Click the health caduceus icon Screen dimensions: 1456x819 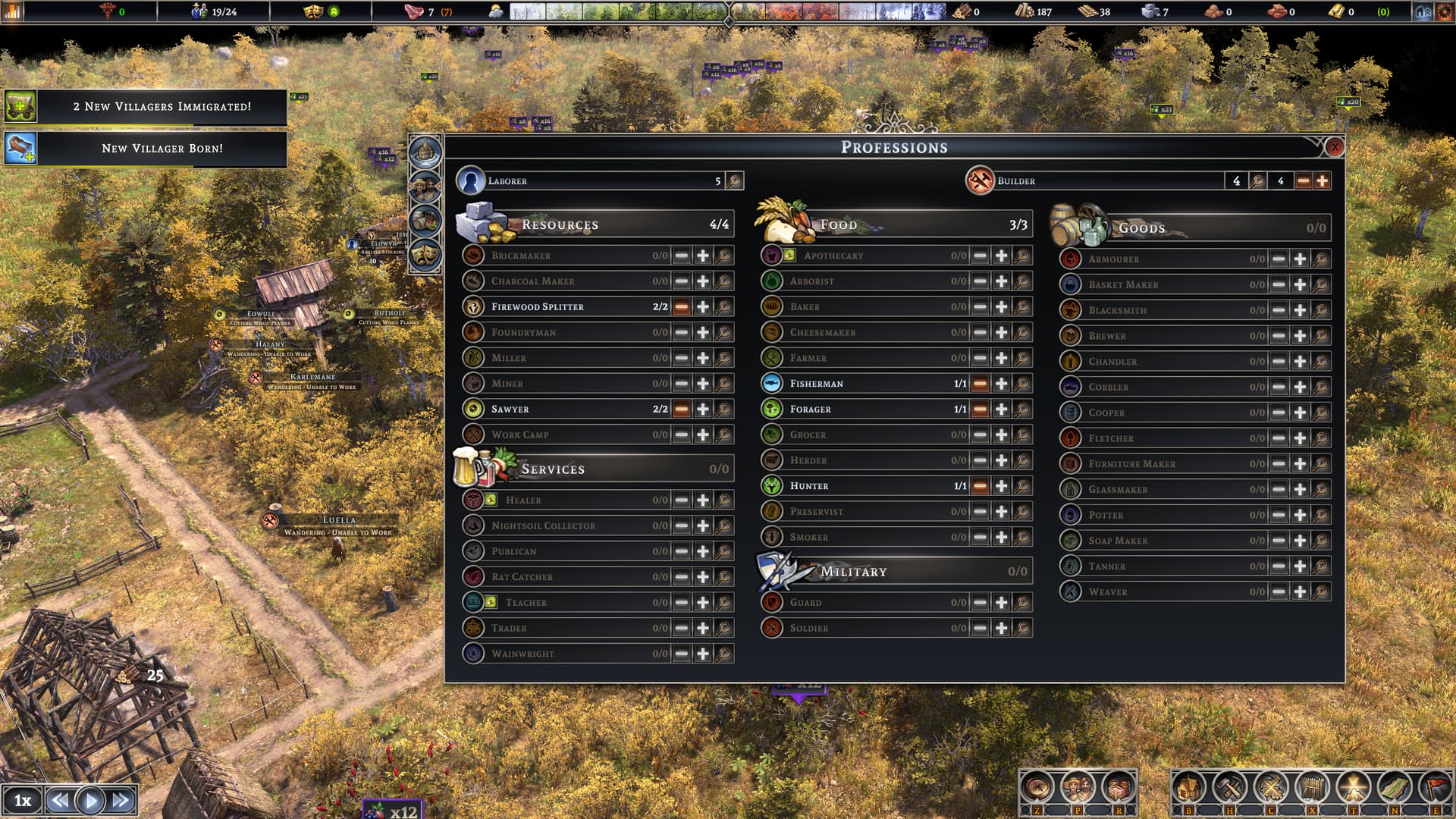(x=108, y=11)
